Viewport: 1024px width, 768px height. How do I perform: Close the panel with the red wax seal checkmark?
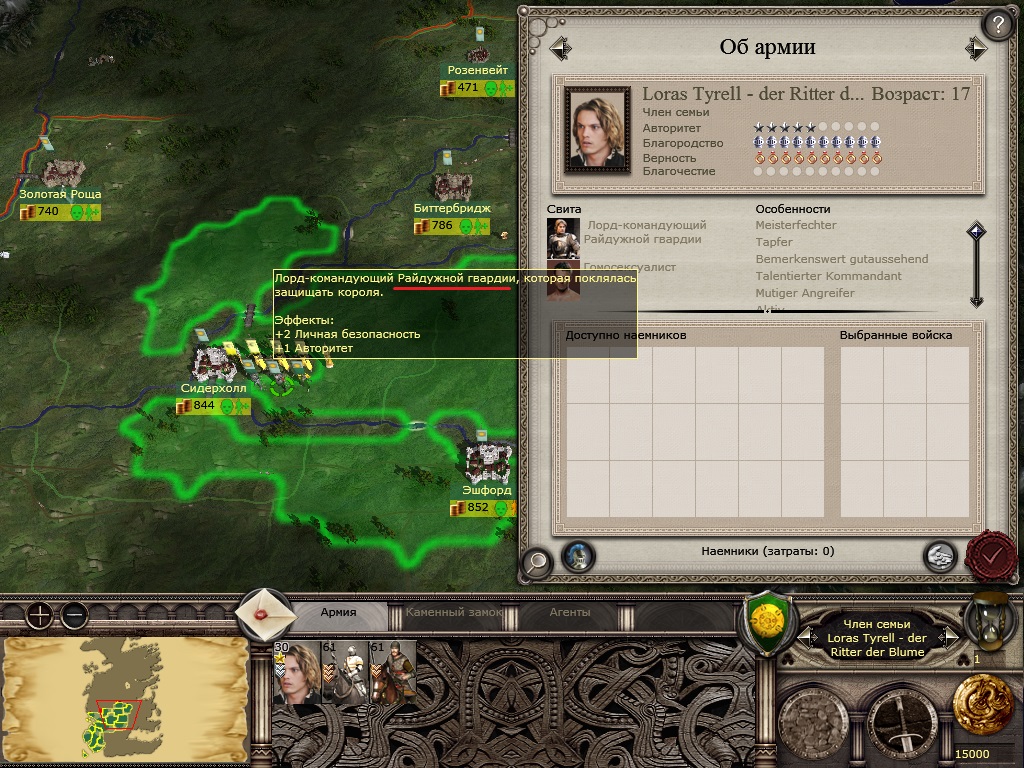[992, 554]
